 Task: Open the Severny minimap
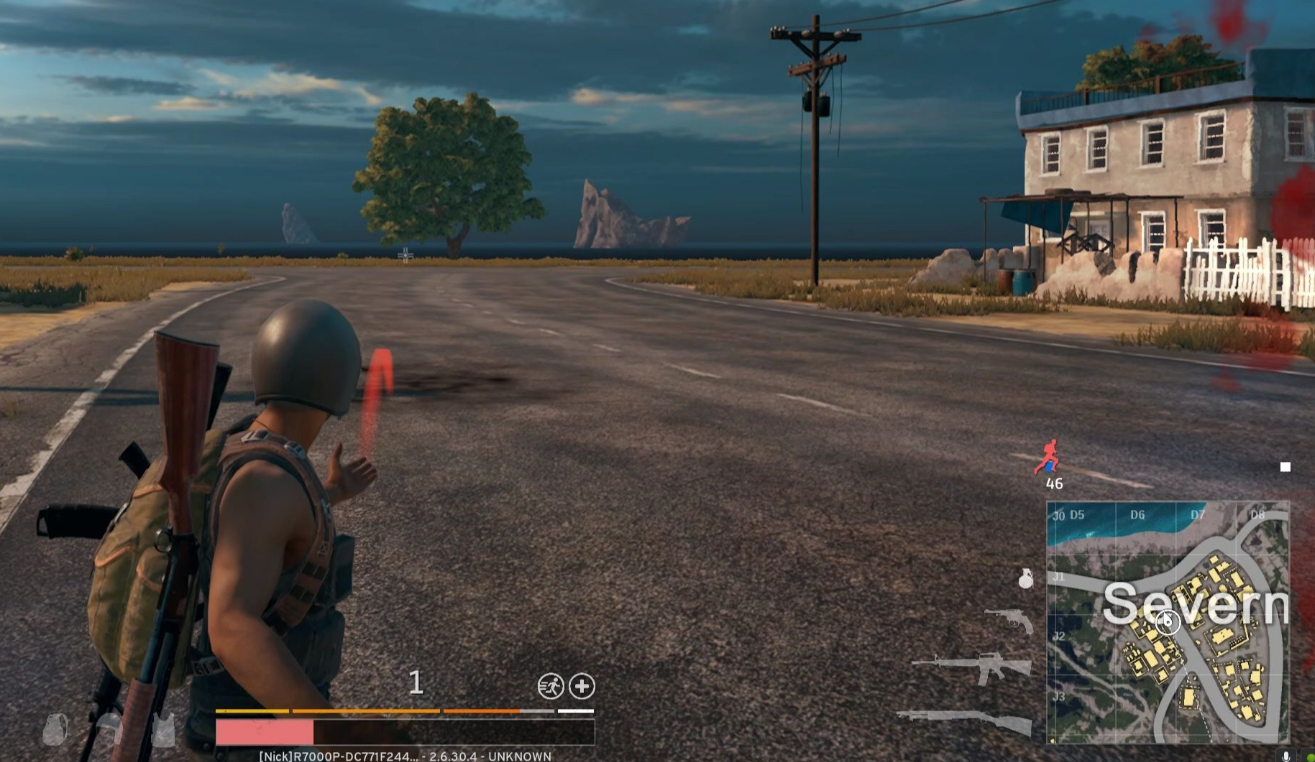click(x=1167, y=622)
